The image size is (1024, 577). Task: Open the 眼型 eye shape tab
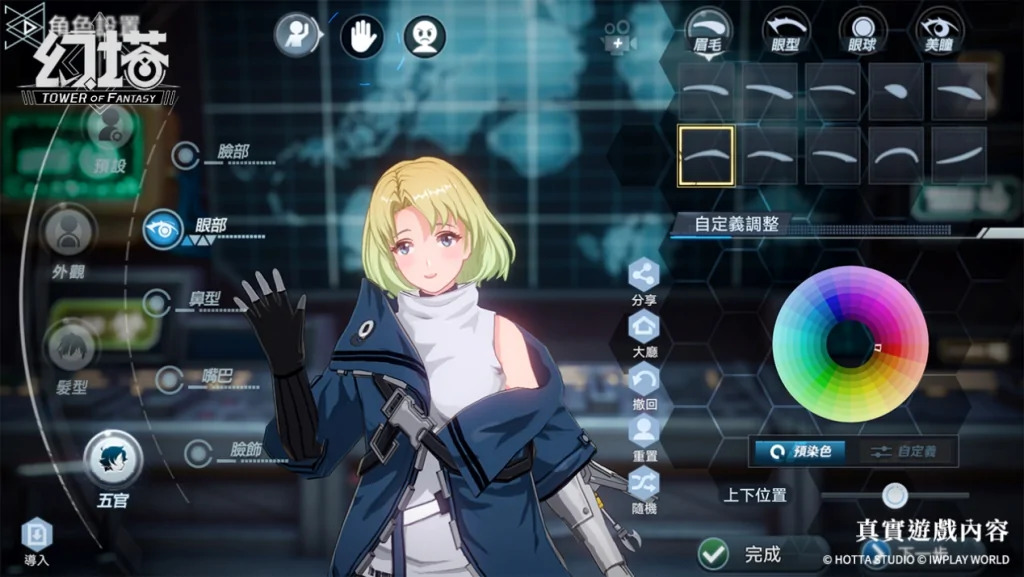[x=785, y=27]
